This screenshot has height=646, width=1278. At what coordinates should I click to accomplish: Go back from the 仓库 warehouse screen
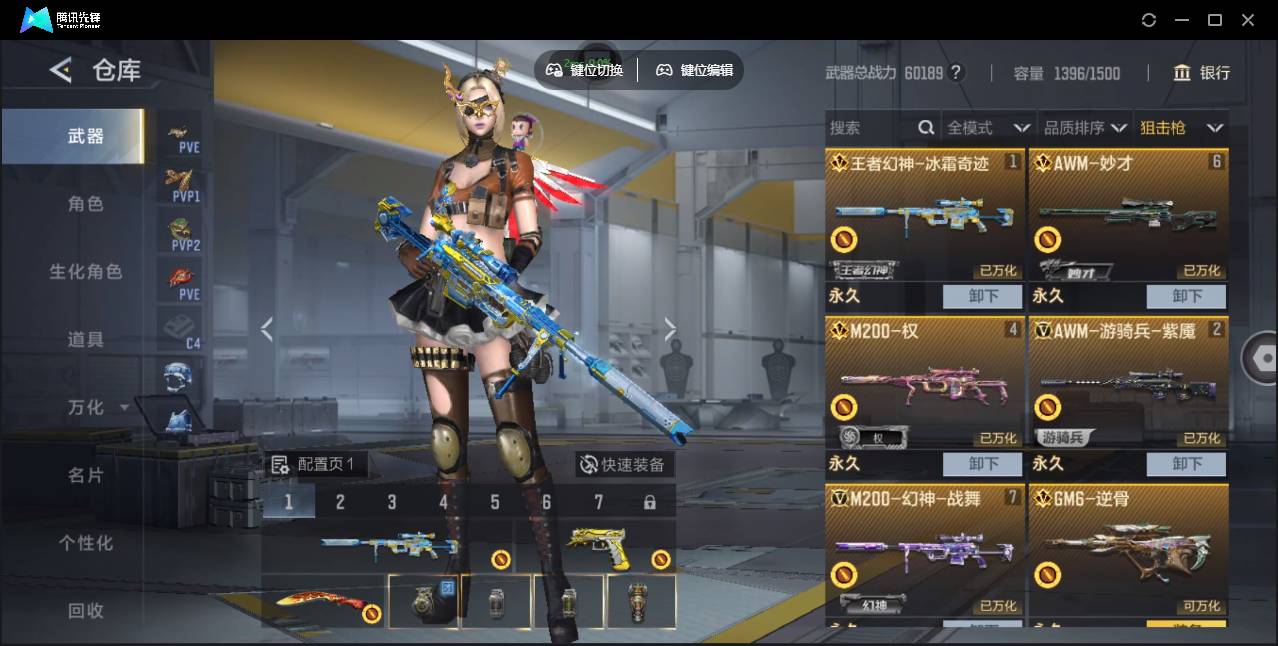(x=61, y=70)
